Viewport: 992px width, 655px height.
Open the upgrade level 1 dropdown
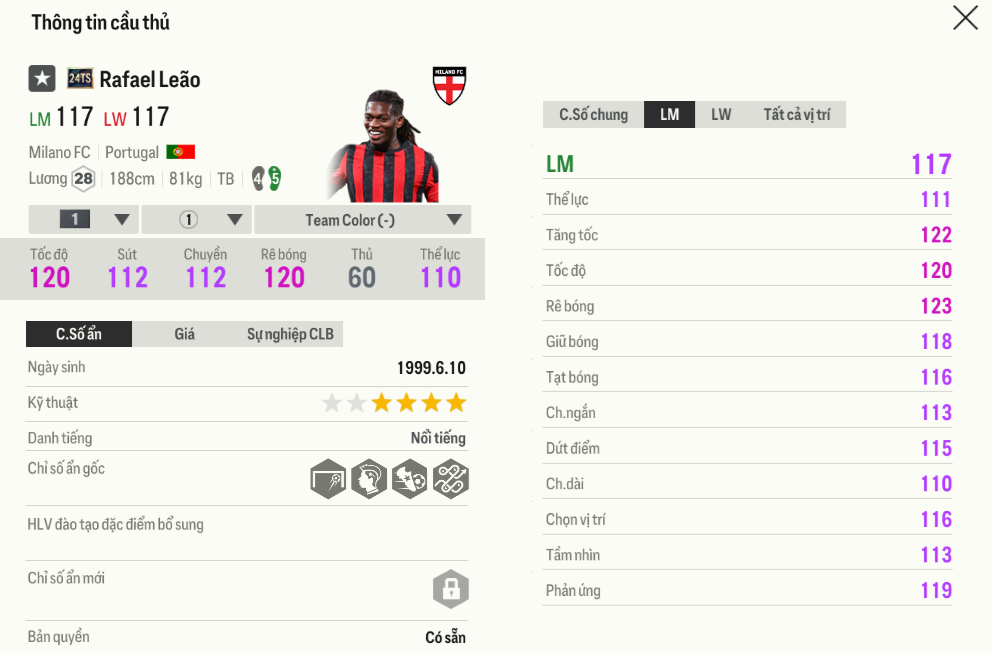tap(84, 220)
